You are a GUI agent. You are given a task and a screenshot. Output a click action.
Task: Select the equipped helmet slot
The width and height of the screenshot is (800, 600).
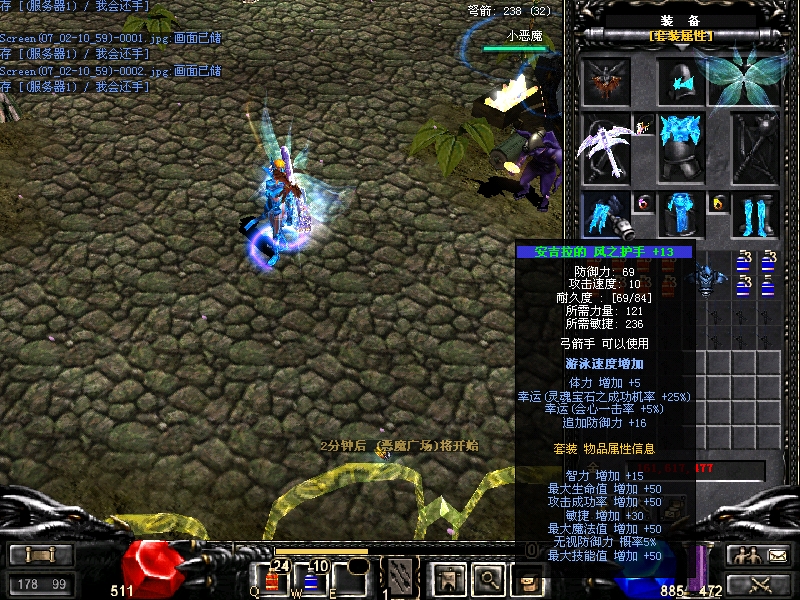(682, 81)
